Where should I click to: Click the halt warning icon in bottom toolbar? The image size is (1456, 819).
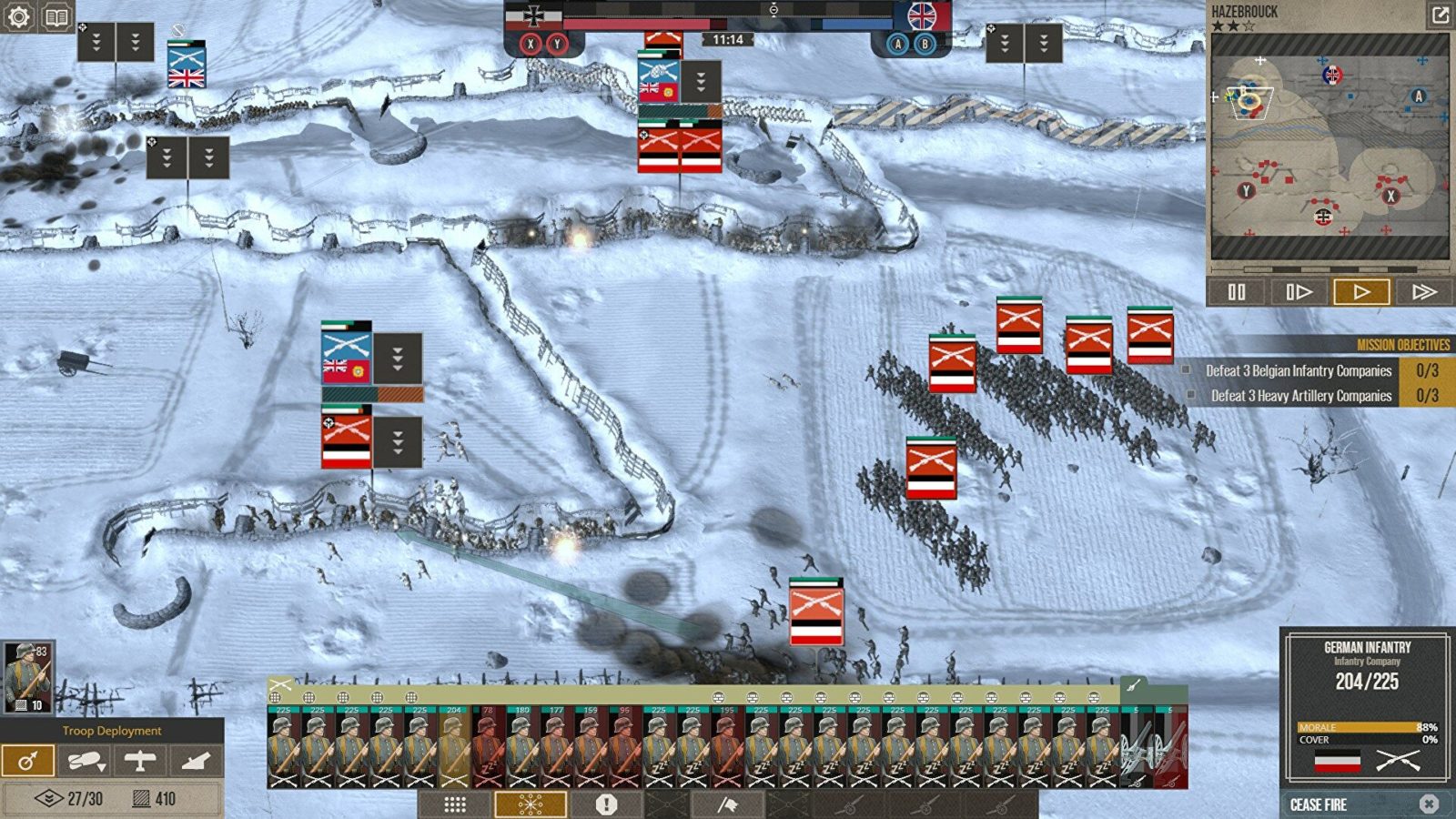605,803
